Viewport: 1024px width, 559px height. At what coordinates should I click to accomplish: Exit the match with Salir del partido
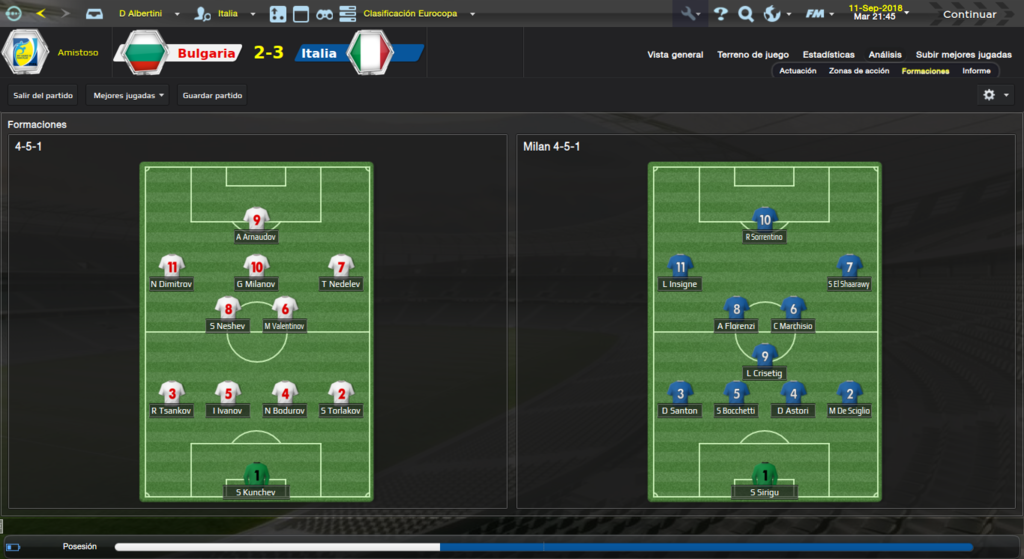[x=43, y=95]
